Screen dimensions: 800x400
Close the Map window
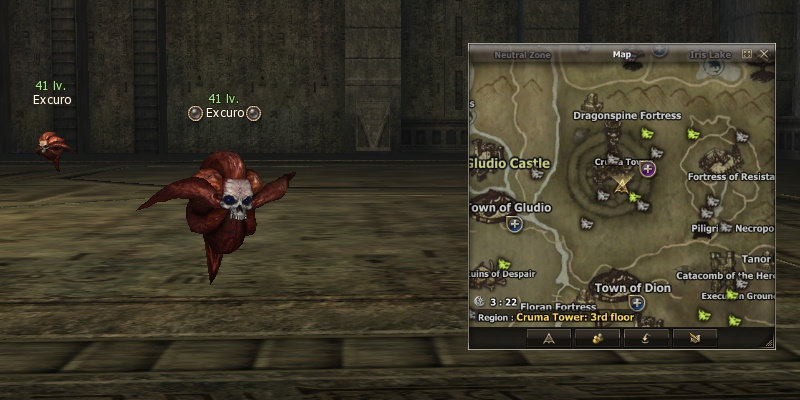coord(764,54)
